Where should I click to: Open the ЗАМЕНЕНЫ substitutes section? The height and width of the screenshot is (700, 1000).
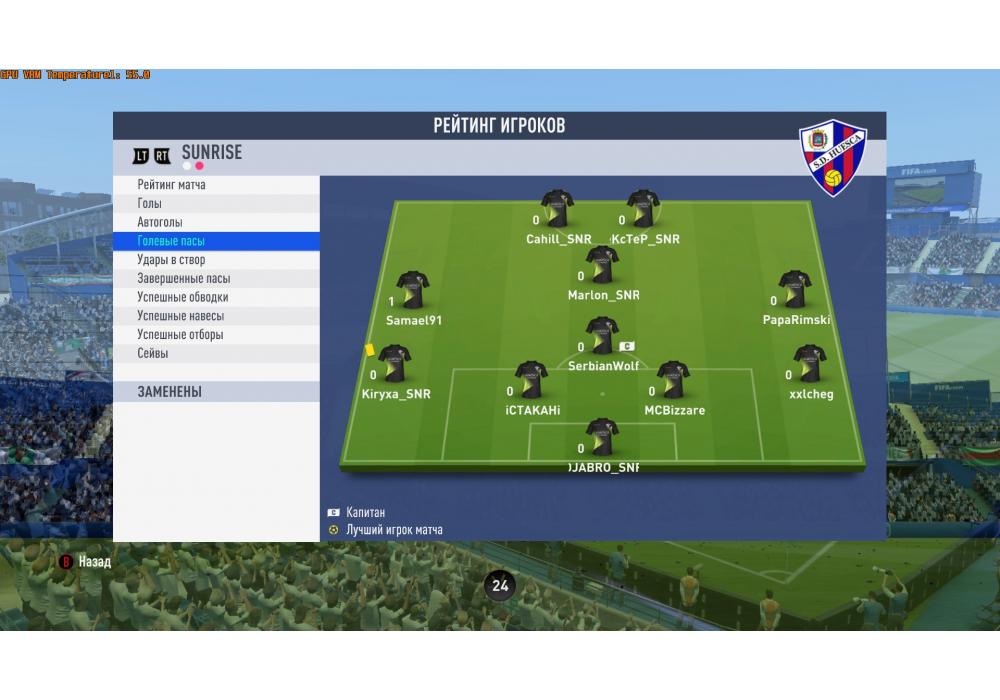[x=170, y=392]
